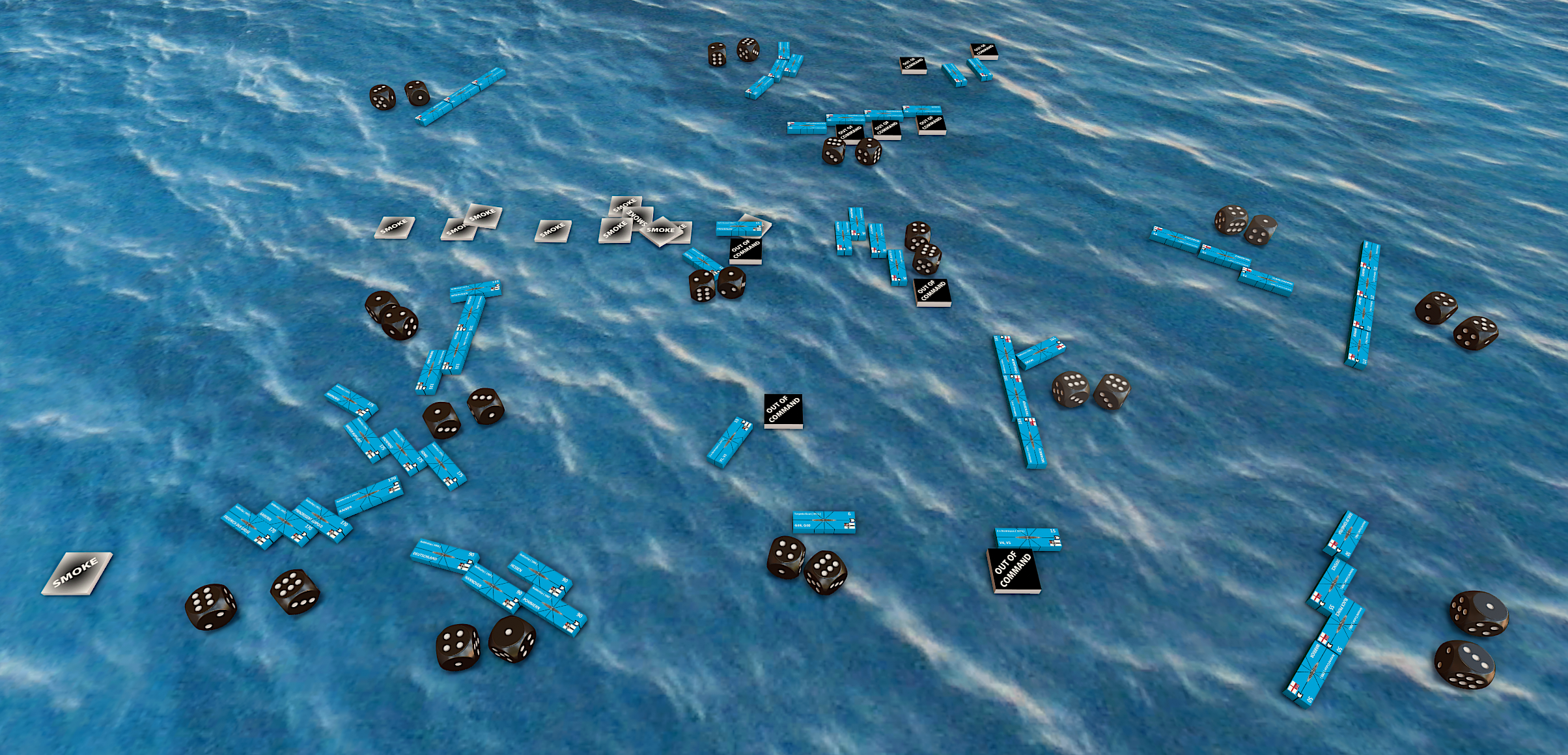The image size is (1568, 755).
Task: Pick the V4, V5 destroyer counter
Action: click(x=1027, y=539)
